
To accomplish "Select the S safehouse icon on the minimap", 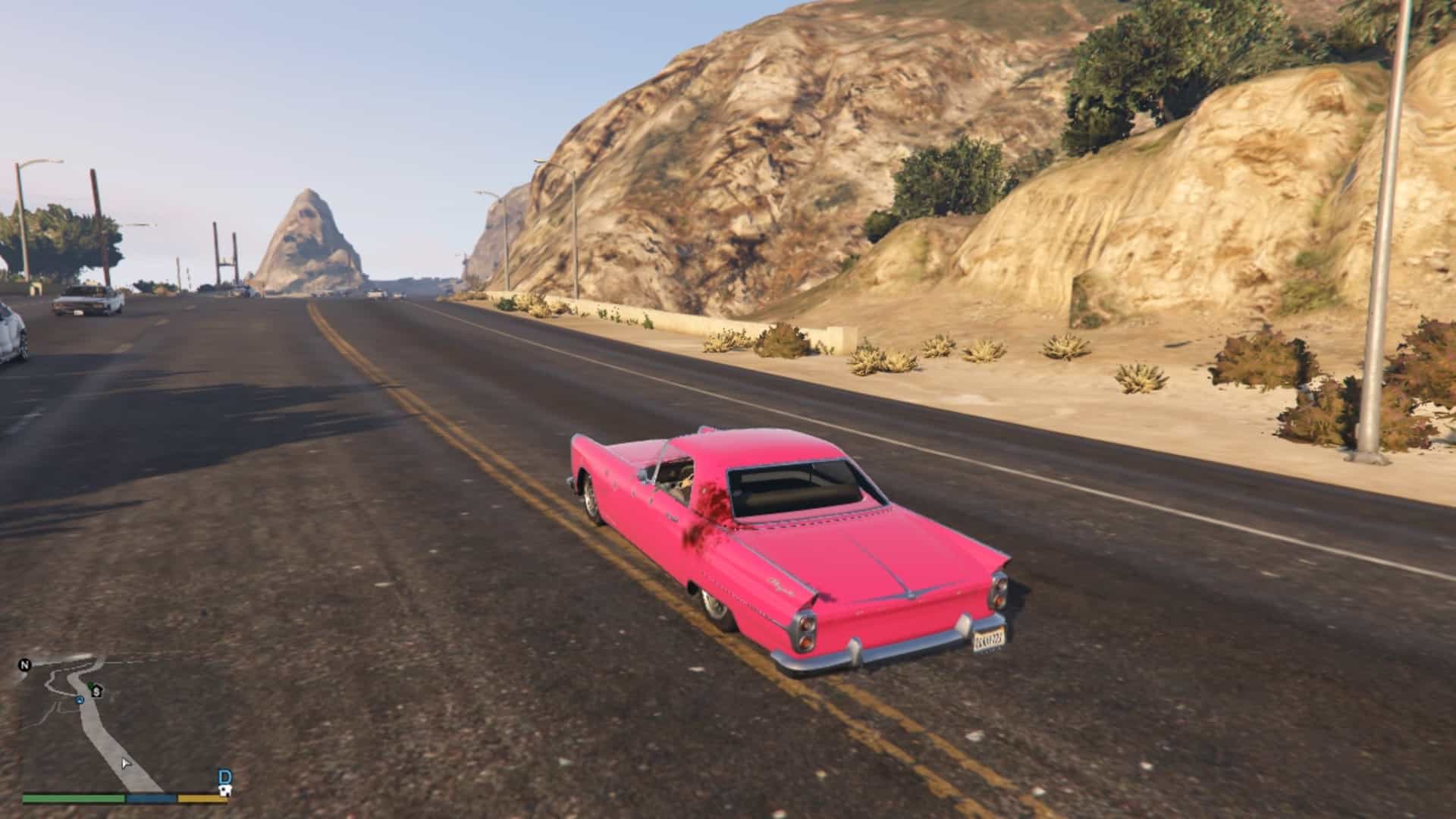I will [x=97, y=692].
